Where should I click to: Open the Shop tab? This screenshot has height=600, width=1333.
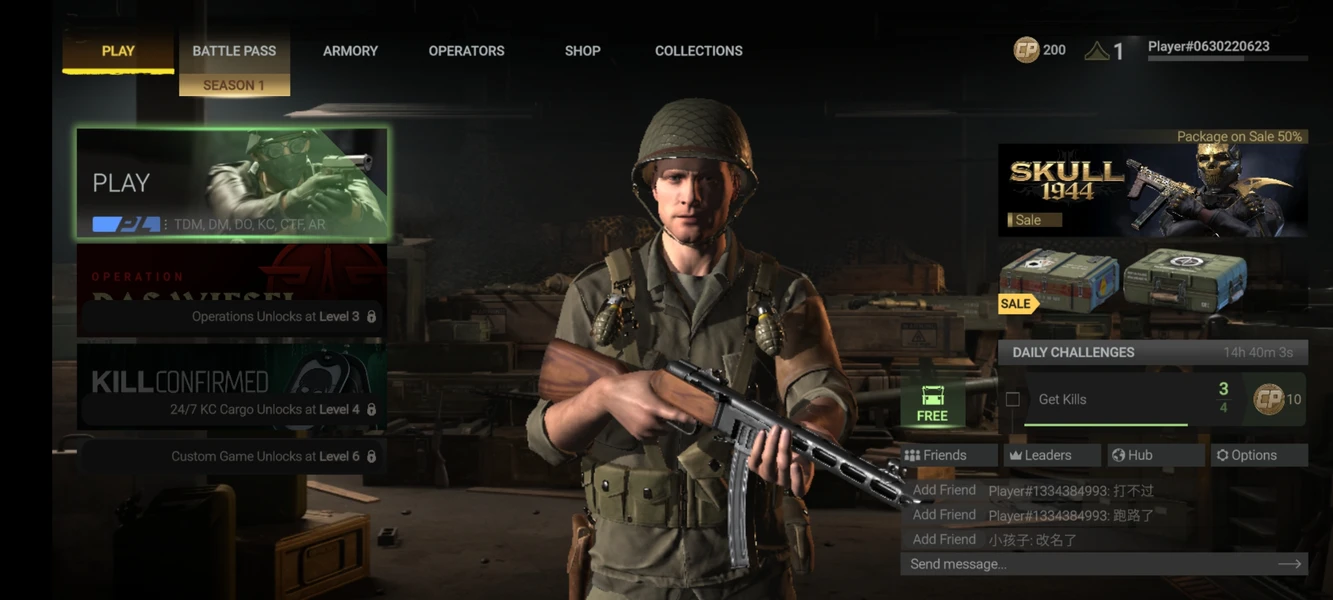click(x=582, y=51)
